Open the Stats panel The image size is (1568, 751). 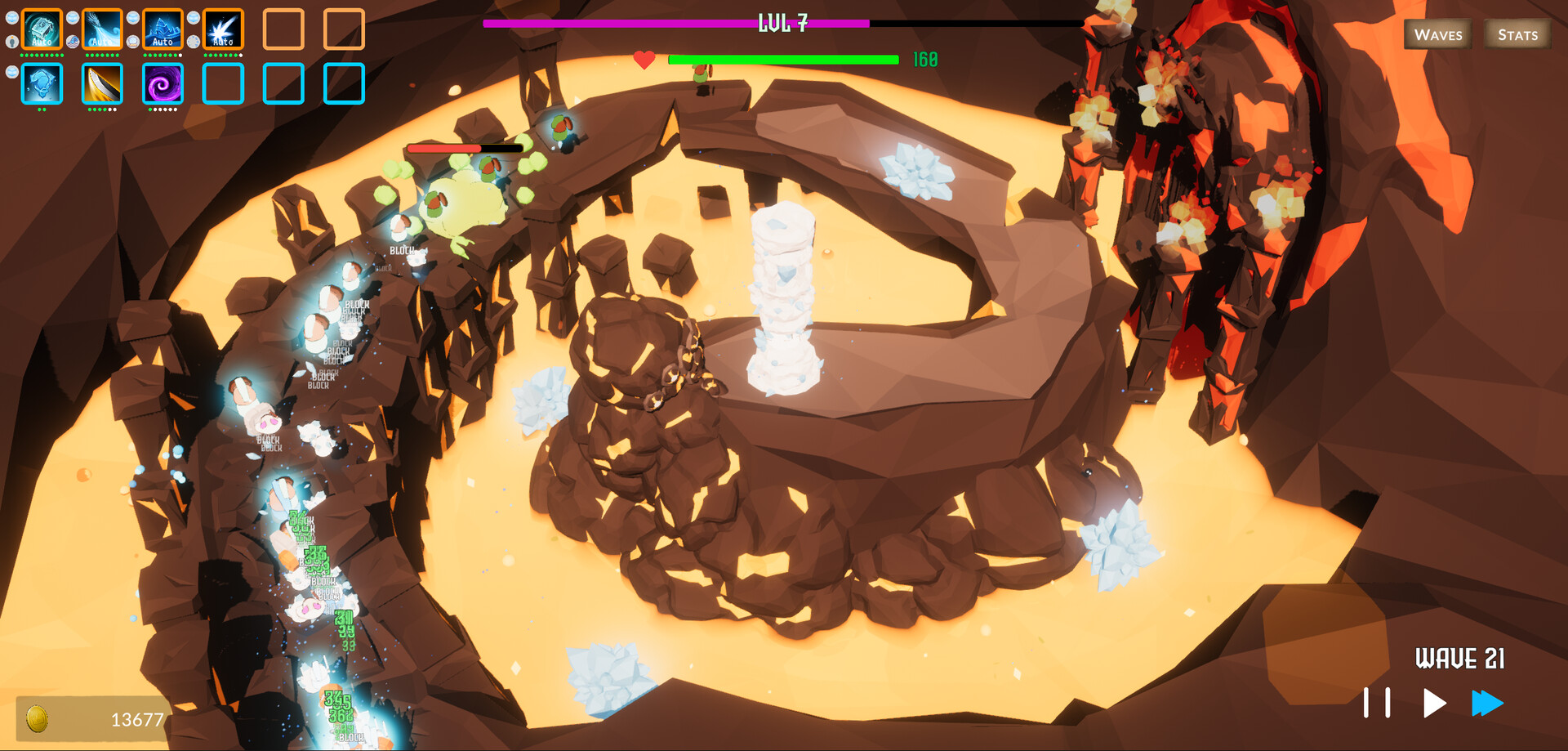(x=1517, y=34)
